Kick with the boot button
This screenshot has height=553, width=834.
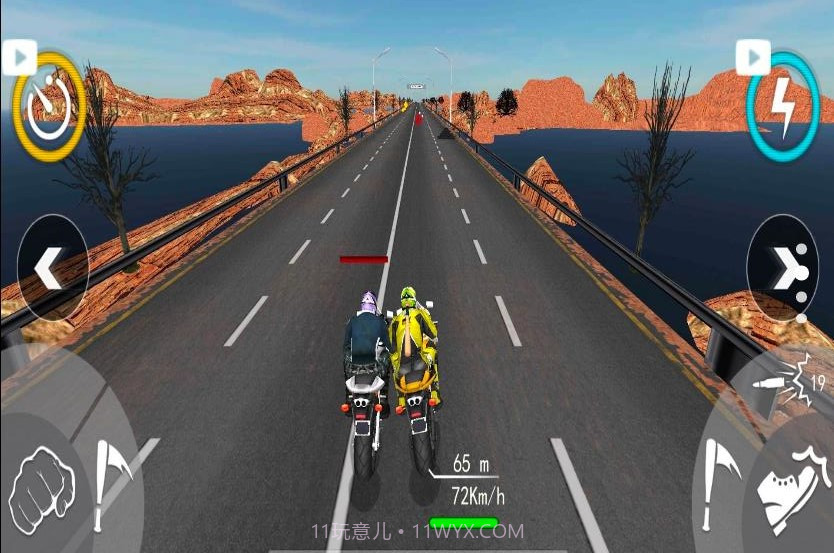click(x=788, y=487)
